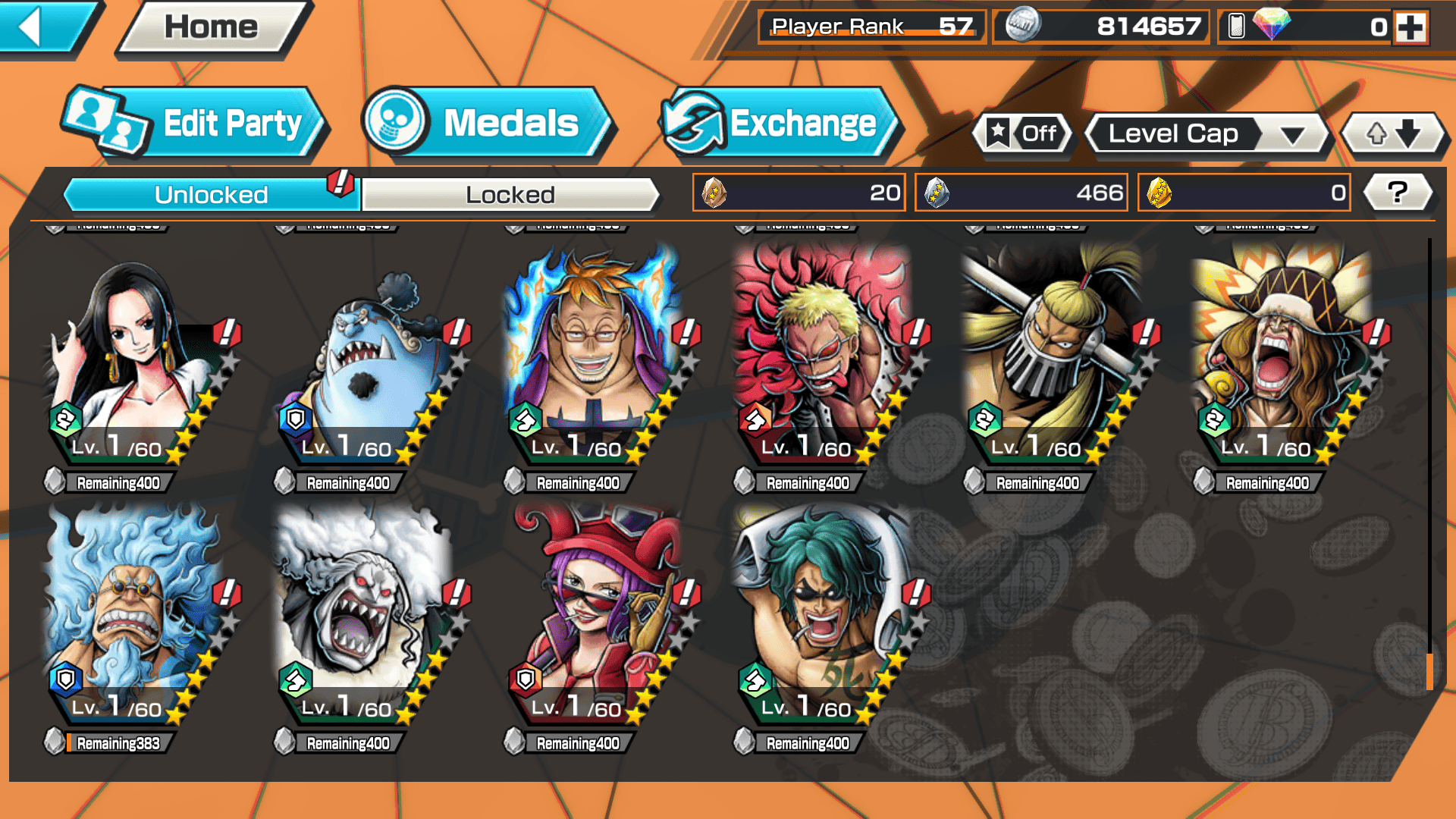Open the Level Cap sort dropdown
This screenshot has height=819, width=1456.
point(1207,134)
